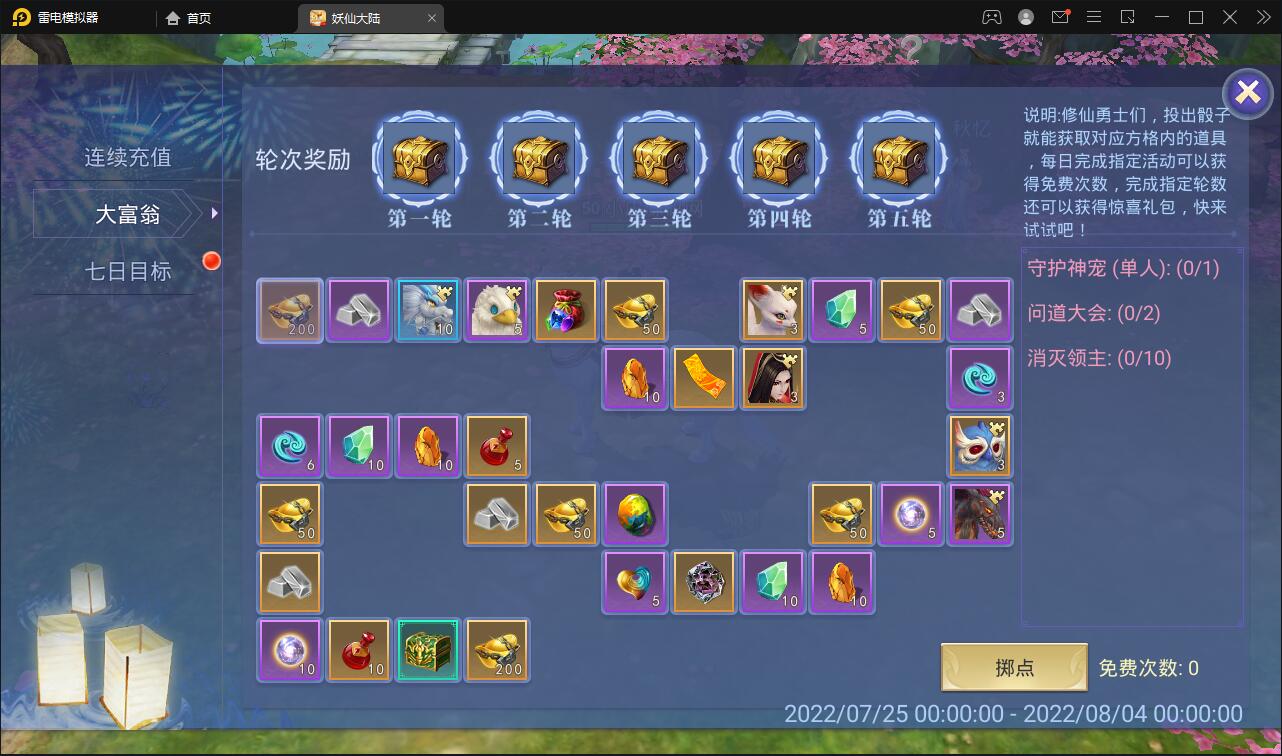This screenshot has width=1282, height=756.
Task: Select the white crowned eagle pet icon
Action: click(497, 309)
